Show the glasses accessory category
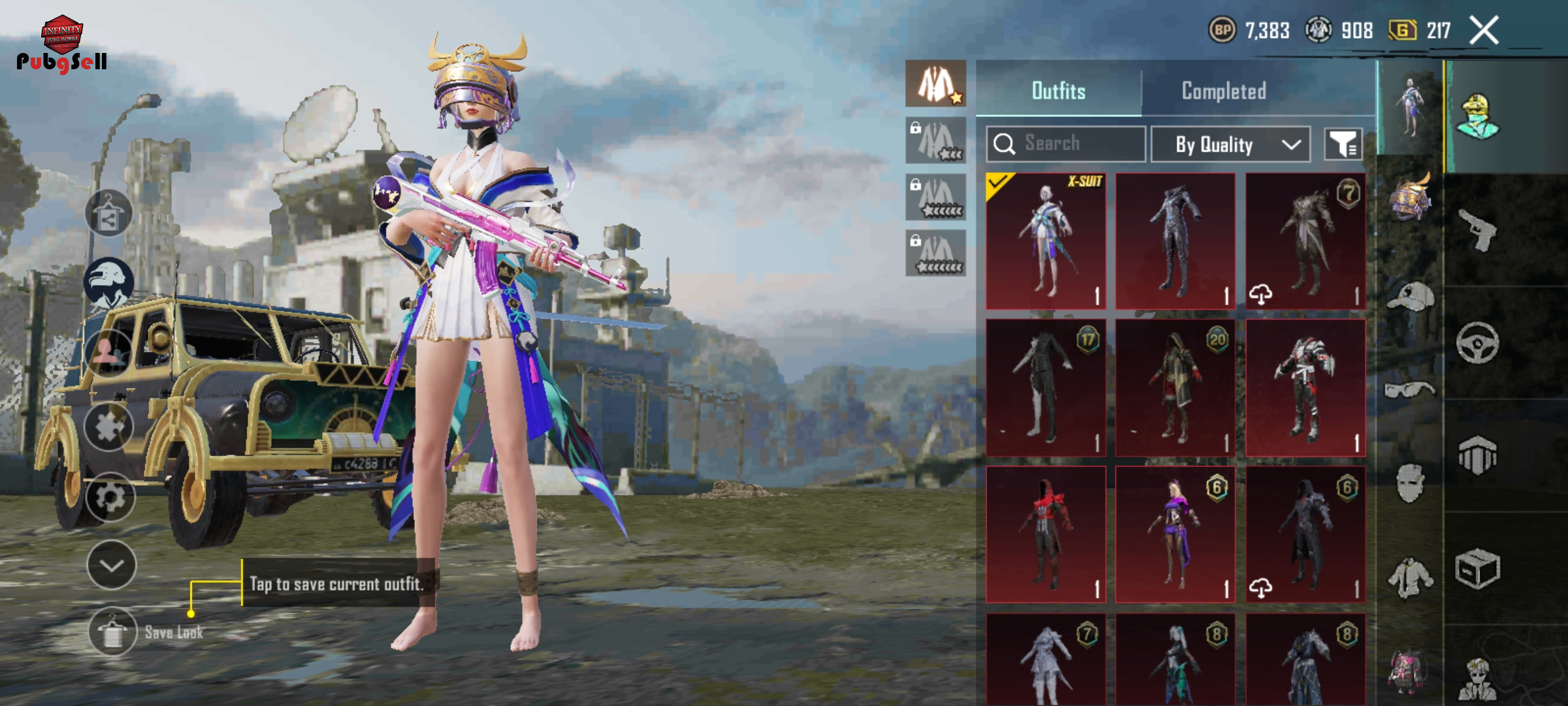Image resolution: width=1568 pixels, height=706 pixels. point(1410,390)
